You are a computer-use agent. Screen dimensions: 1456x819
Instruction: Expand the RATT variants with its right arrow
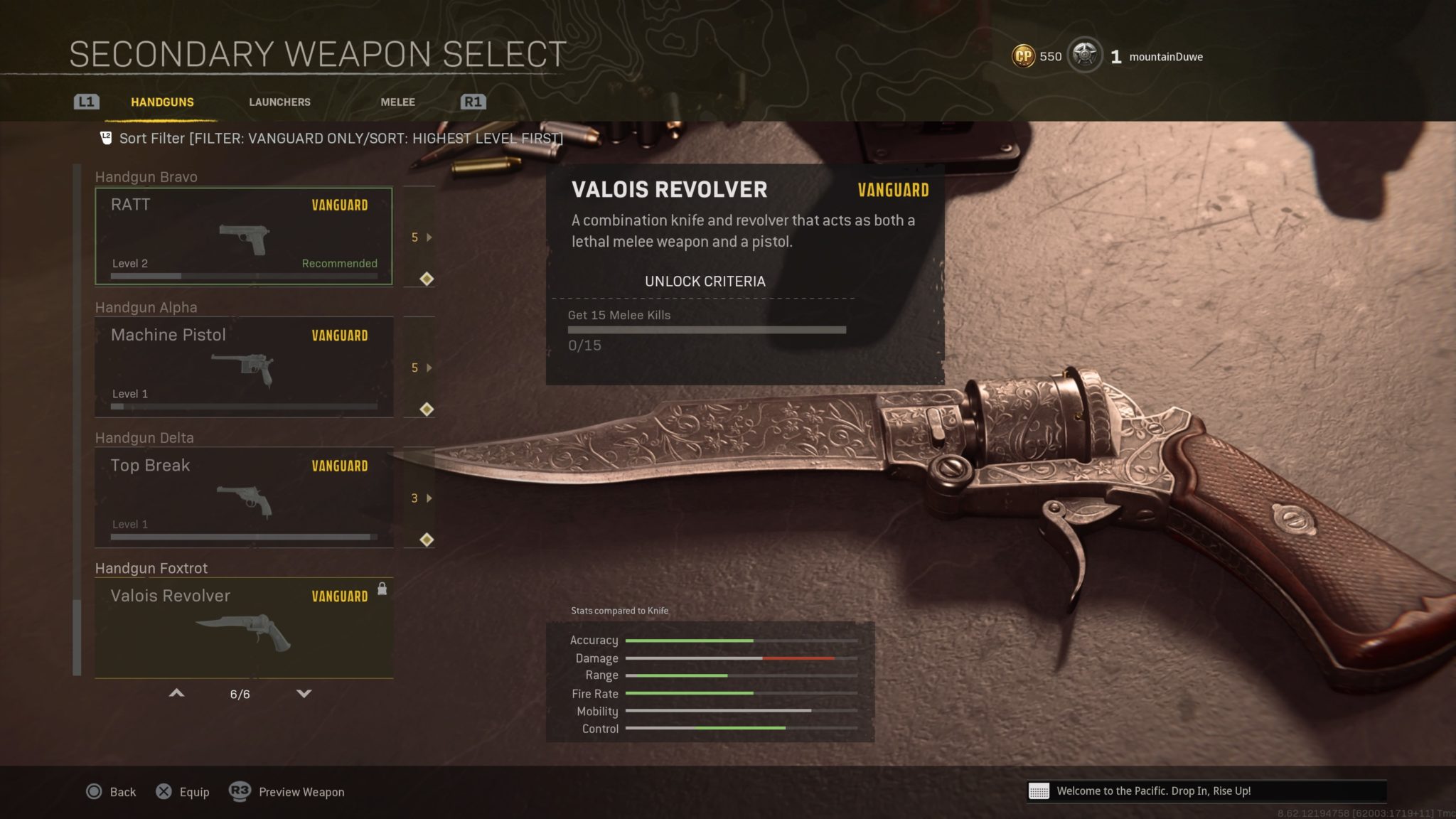pyautogui.click(x=428, y=238)
